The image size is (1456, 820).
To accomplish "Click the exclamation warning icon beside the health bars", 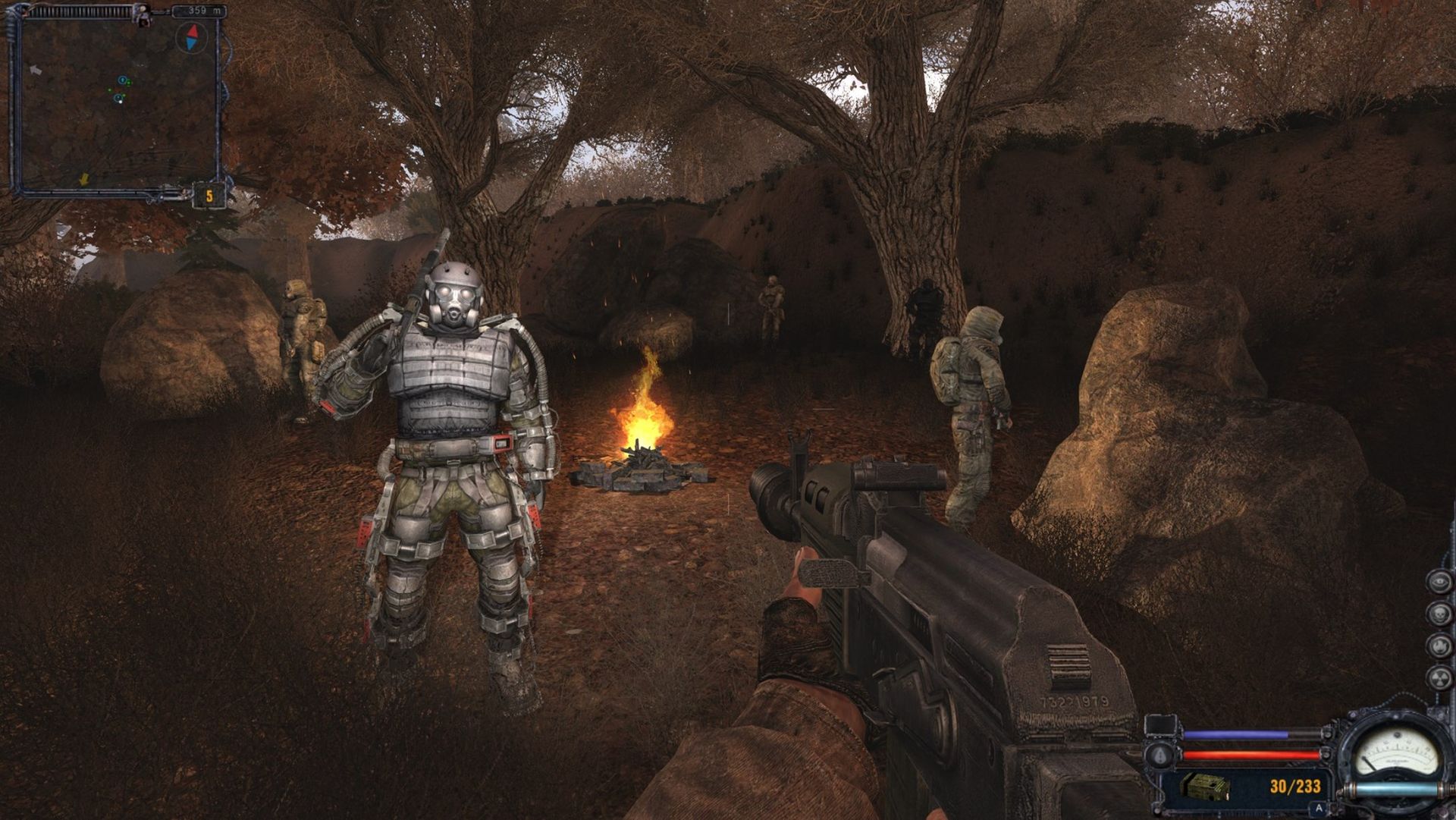I will tap(1159, 756).
